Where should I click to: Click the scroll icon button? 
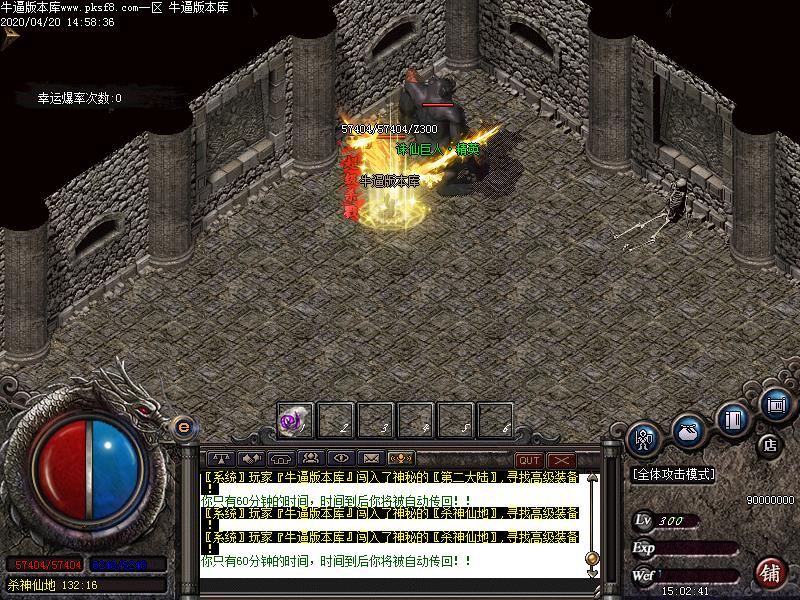[776, 404]
